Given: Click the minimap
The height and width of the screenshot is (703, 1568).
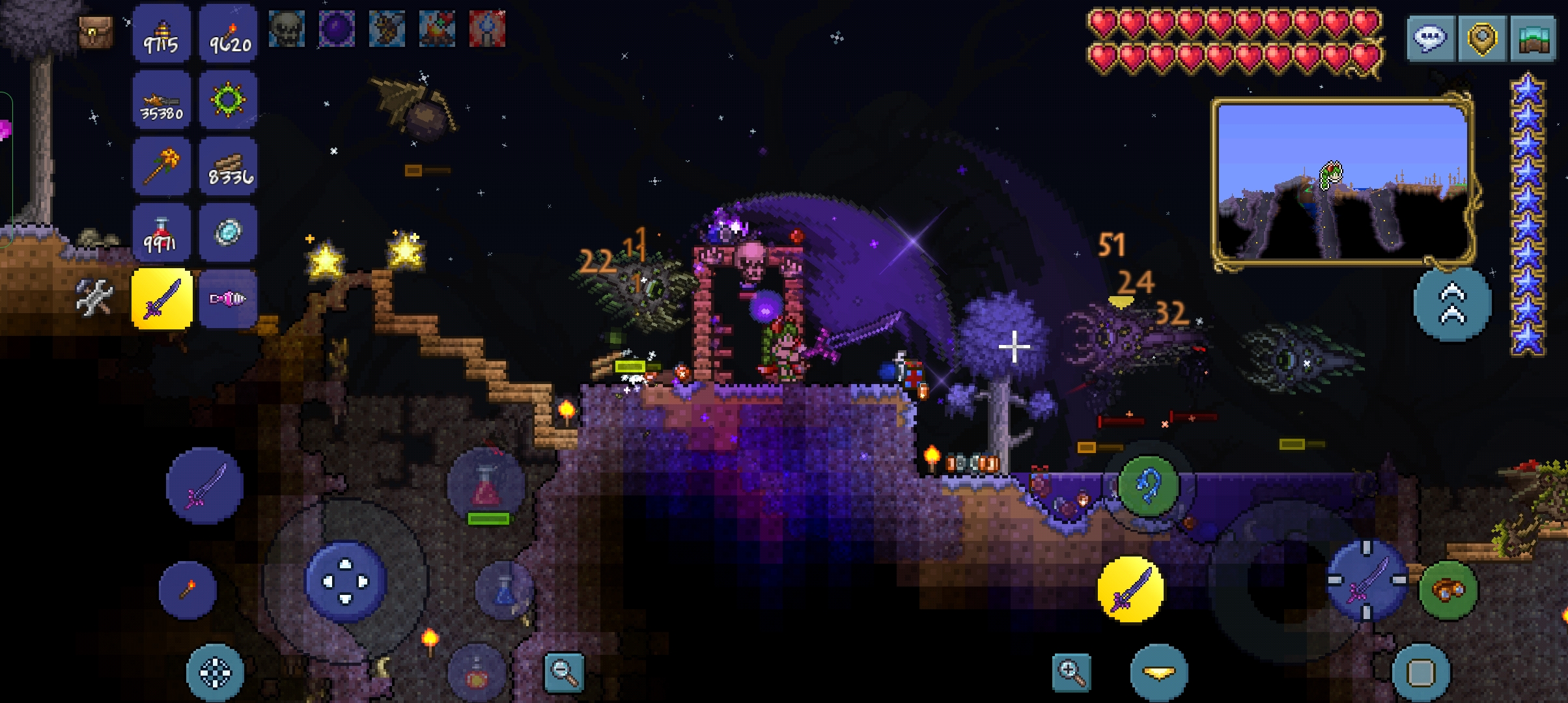Looking at the screenshot, I should pyautogui.click(x=1343, y=182).
